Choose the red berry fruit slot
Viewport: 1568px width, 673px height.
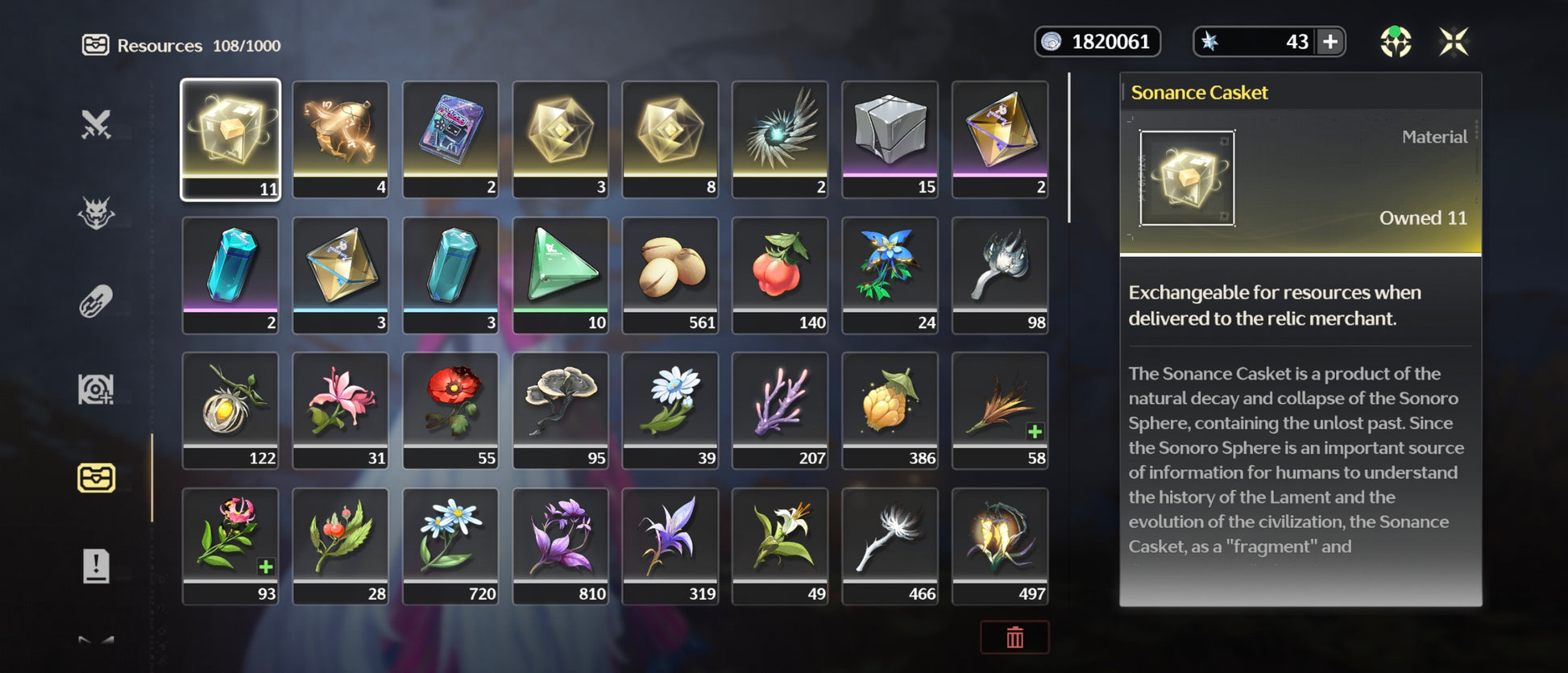tap(780, 274)
